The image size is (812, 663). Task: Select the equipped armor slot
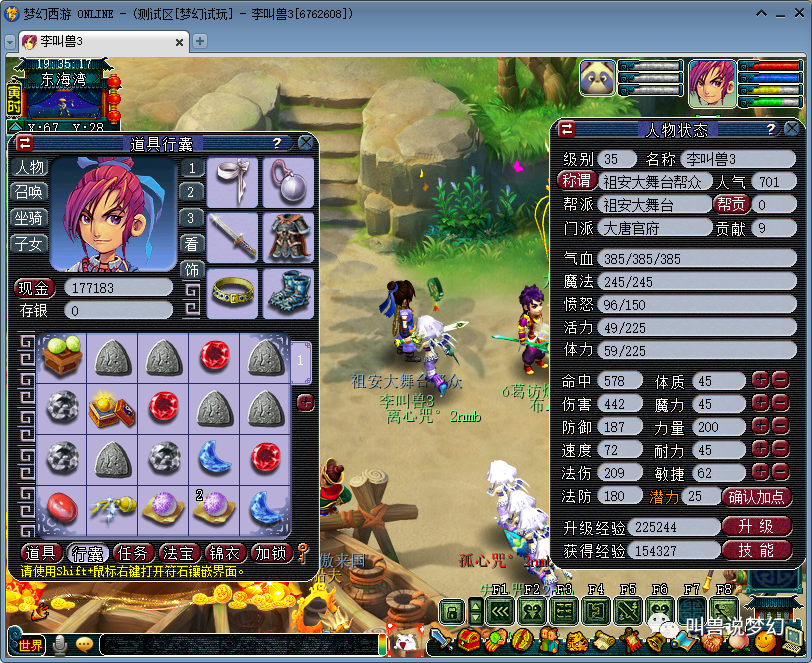click(288, 237)
